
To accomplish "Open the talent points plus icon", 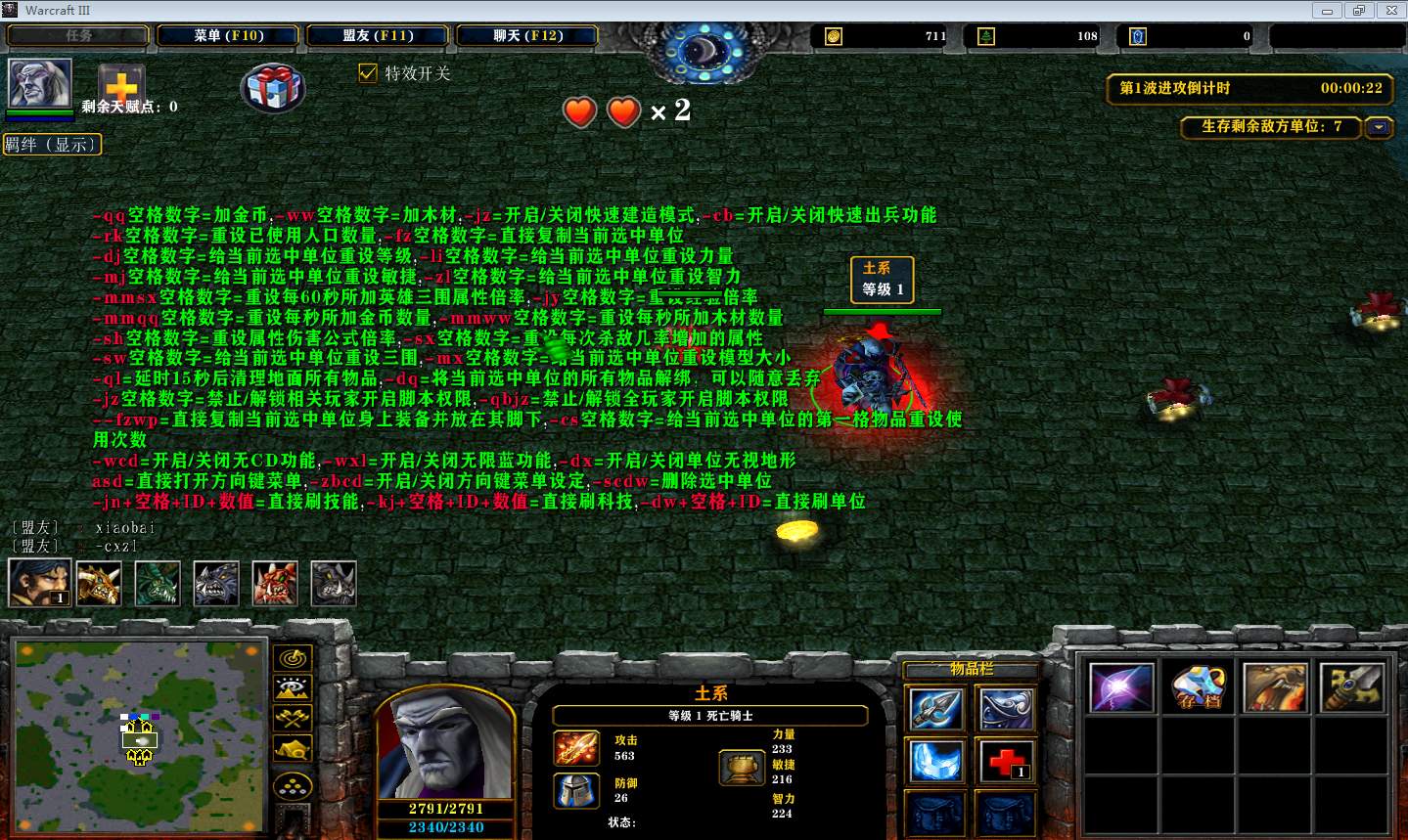I will click(x=121, y=82).
